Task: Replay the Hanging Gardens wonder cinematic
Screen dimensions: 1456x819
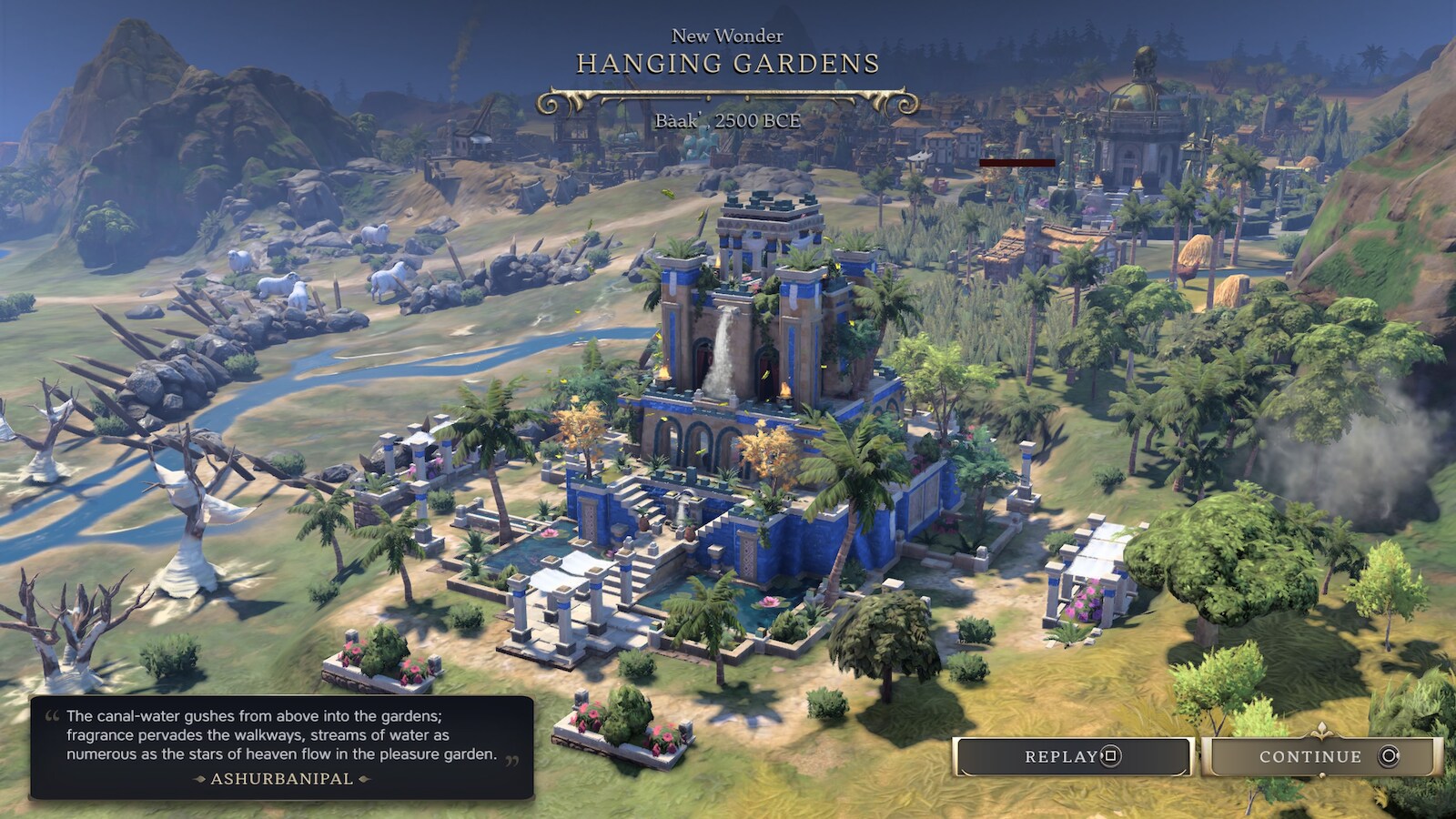Action: [1073, 756]
